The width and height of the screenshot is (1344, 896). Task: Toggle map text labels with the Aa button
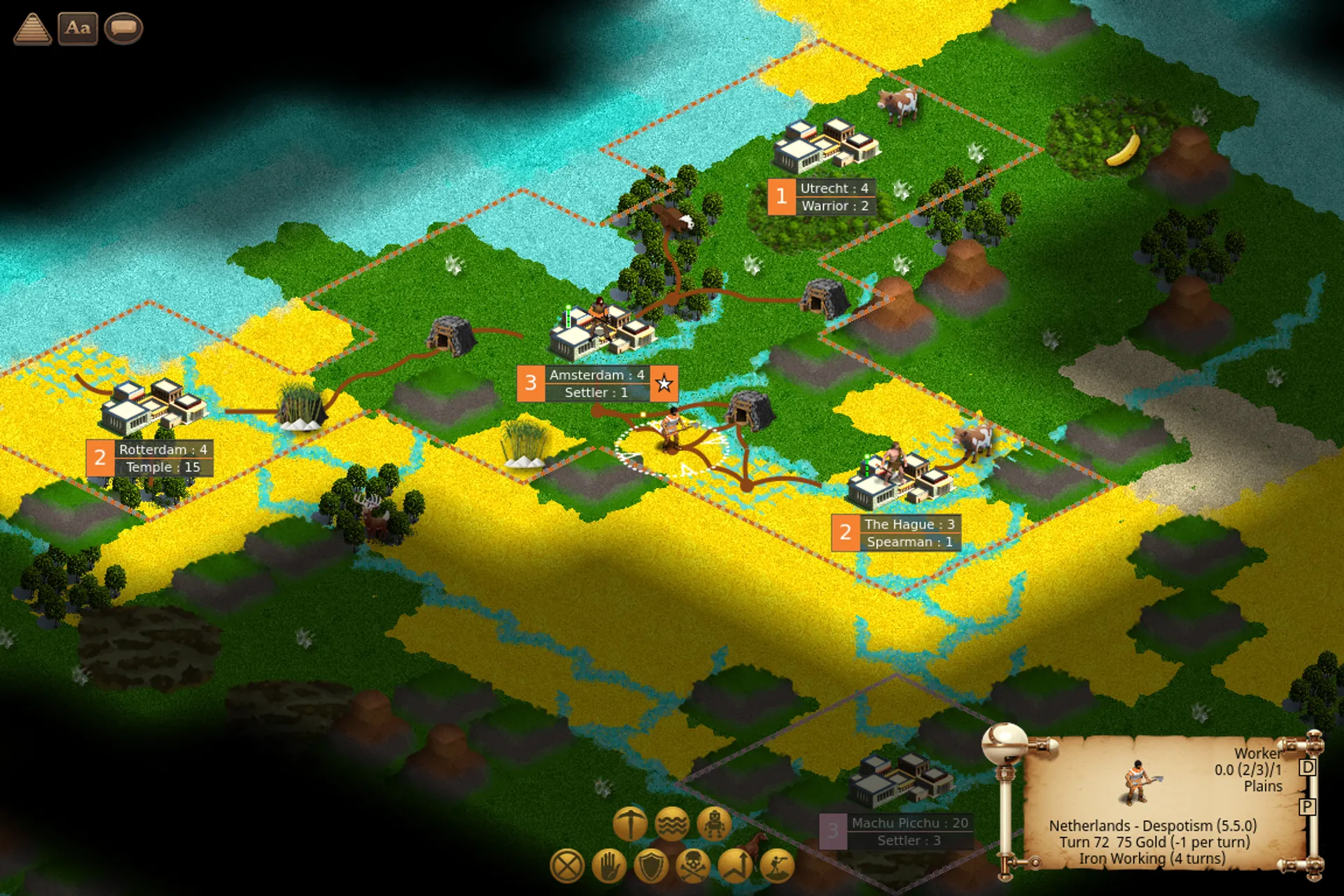coord(78,29)
